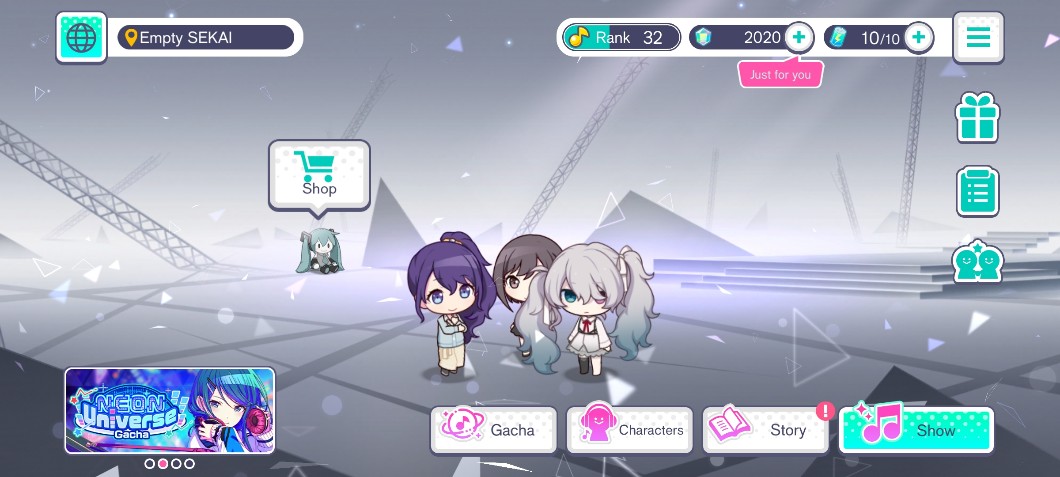
Task: Click the Empty SEKAI location label
Action: 206,38
